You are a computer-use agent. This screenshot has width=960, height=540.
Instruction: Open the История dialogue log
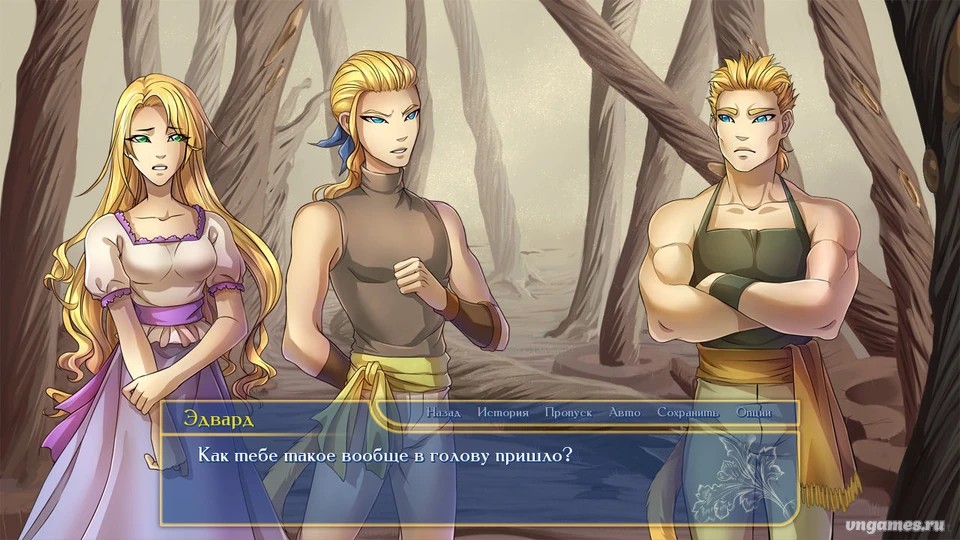[x=503, y=412]
